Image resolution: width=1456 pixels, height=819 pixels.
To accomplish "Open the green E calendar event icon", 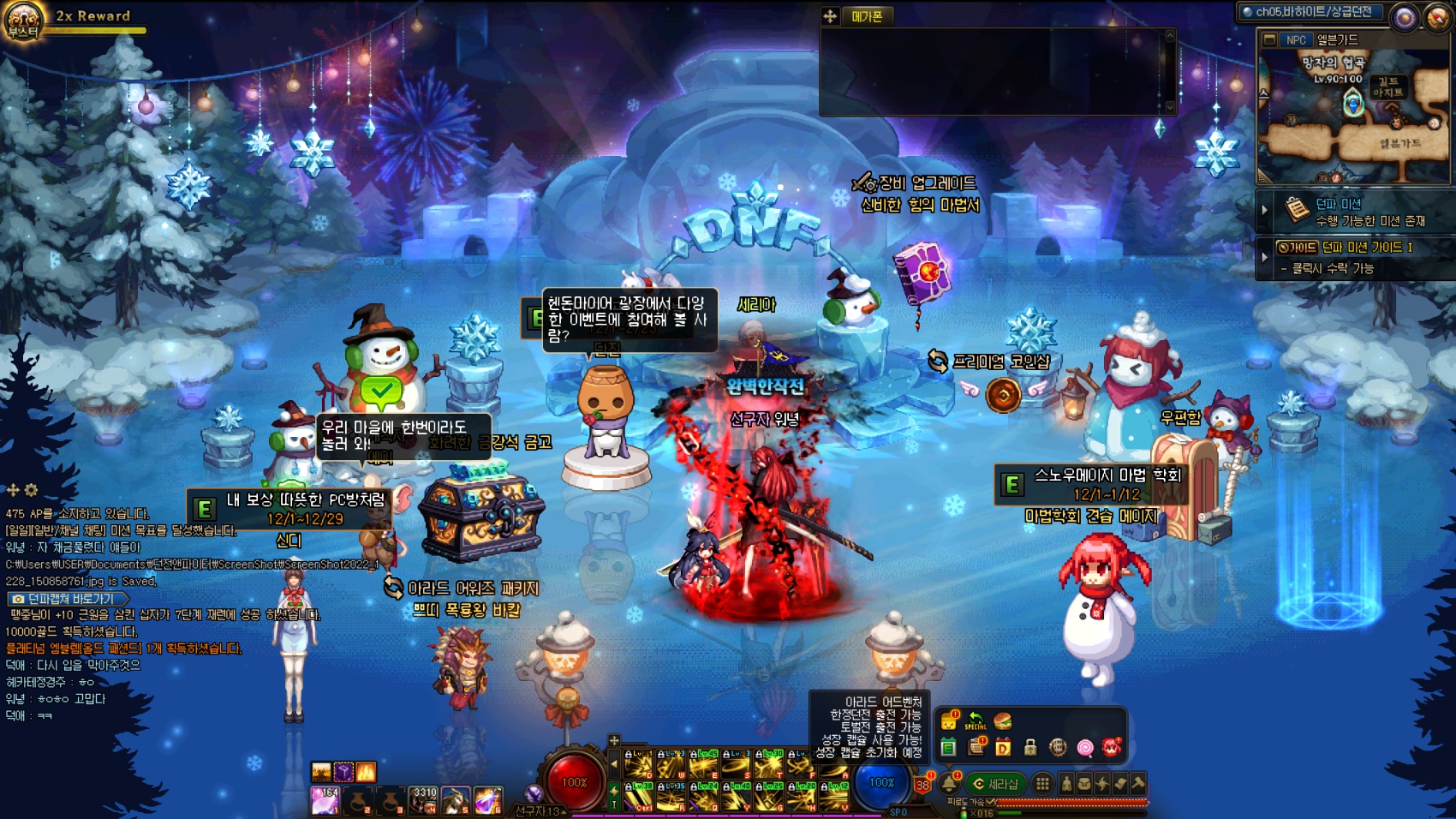I will (x=948, y=748).
